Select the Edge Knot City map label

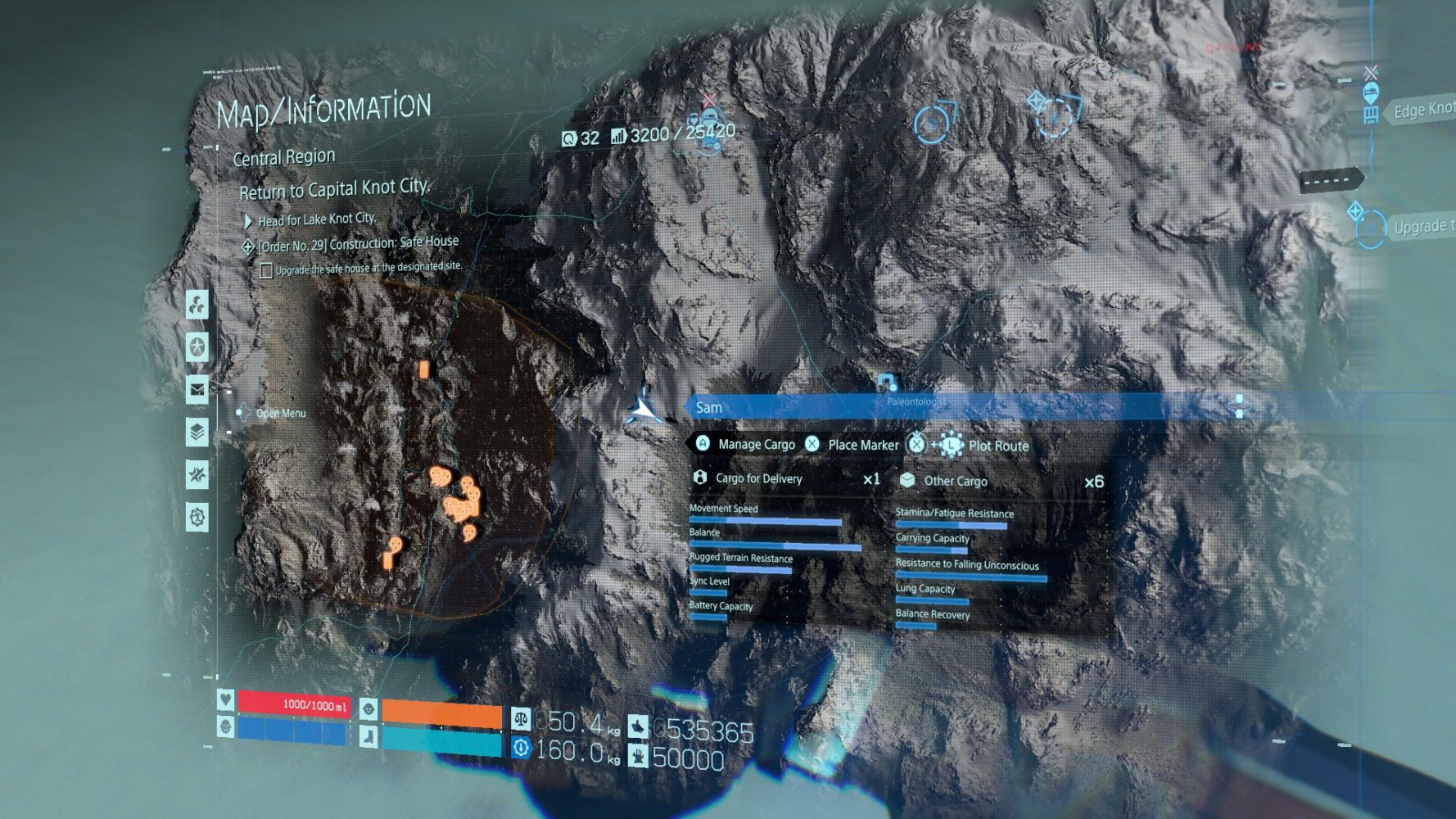1423,111
